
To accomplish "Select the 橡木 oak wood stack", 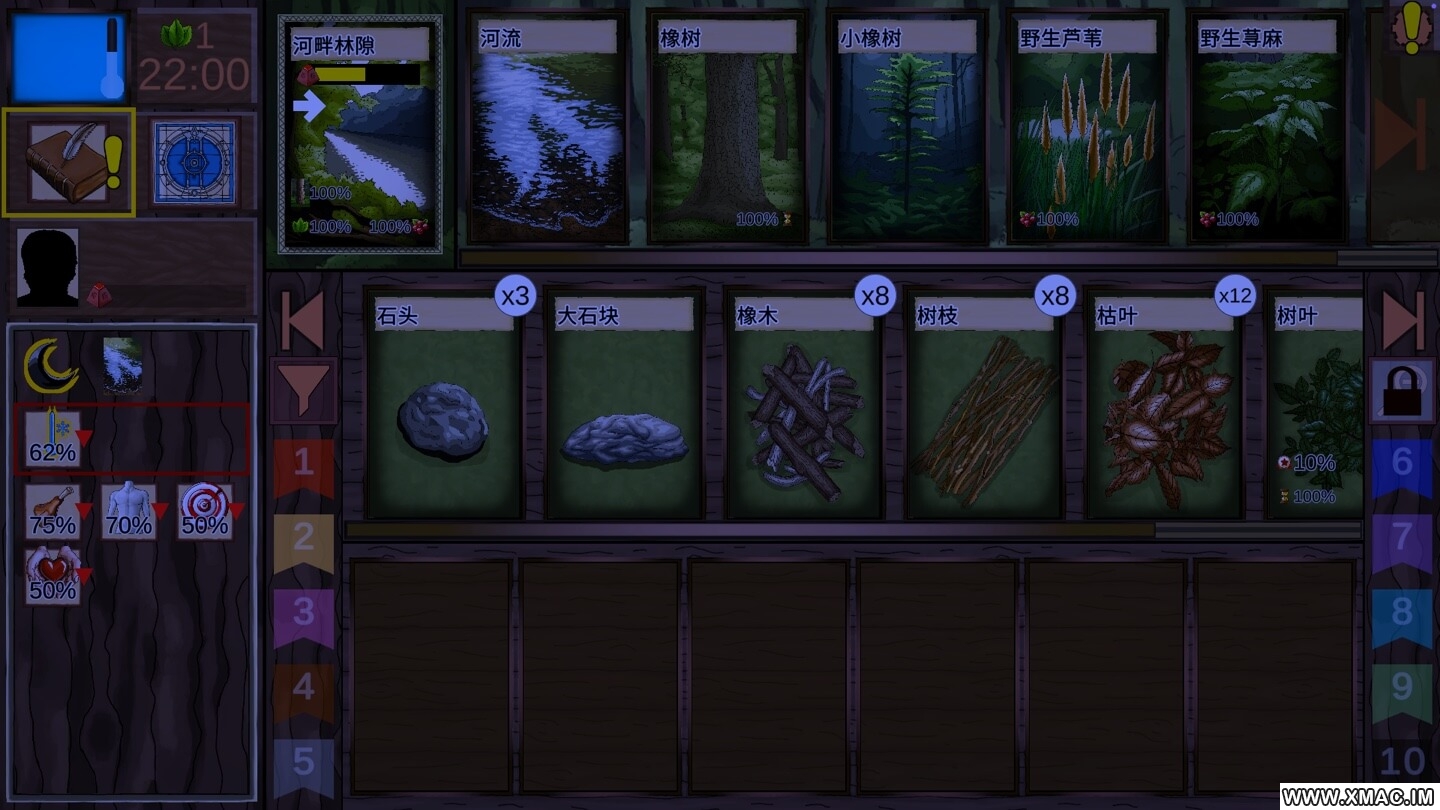I will [804, 405].
